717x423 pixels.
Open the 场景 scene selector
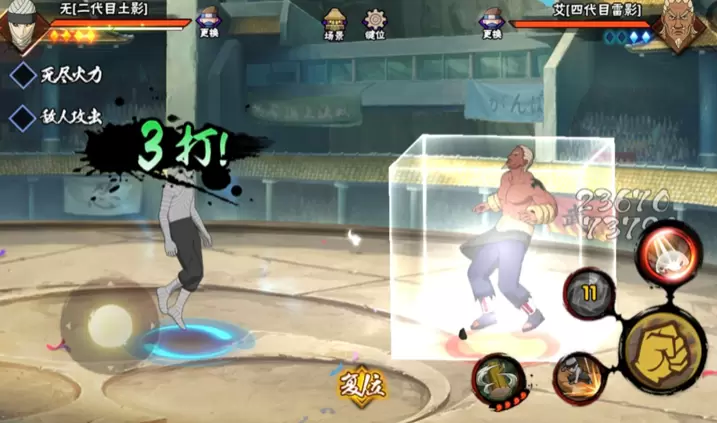(335, 24)
